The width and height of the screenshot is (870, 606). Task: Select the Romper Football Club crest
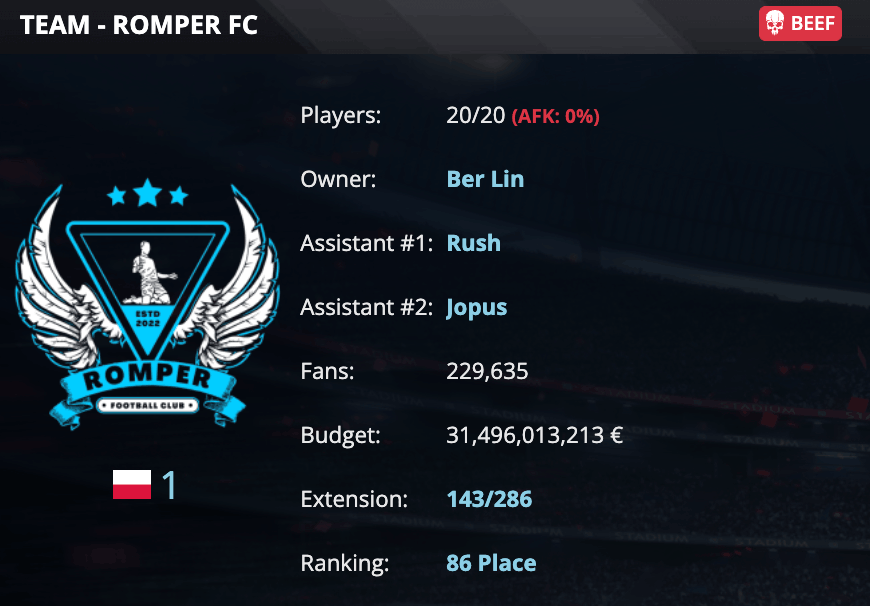[147, 305]
